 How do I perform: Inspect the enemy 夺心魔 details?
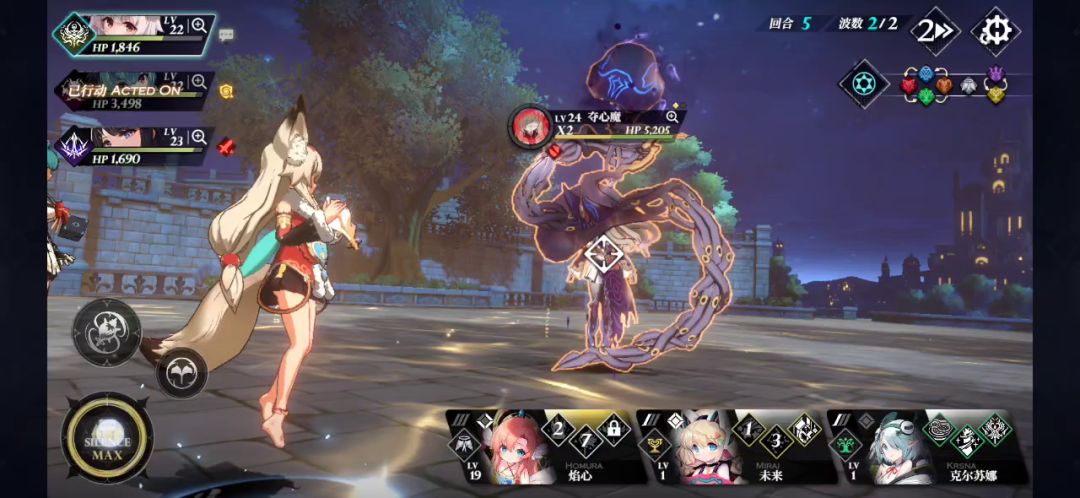(x=672, y=117)
